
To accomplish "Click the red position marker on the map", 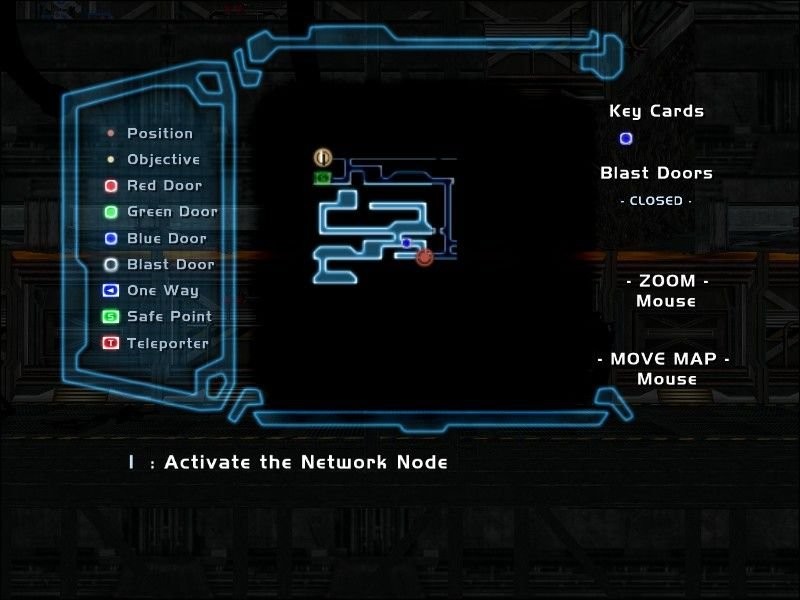I will (425, 257).
